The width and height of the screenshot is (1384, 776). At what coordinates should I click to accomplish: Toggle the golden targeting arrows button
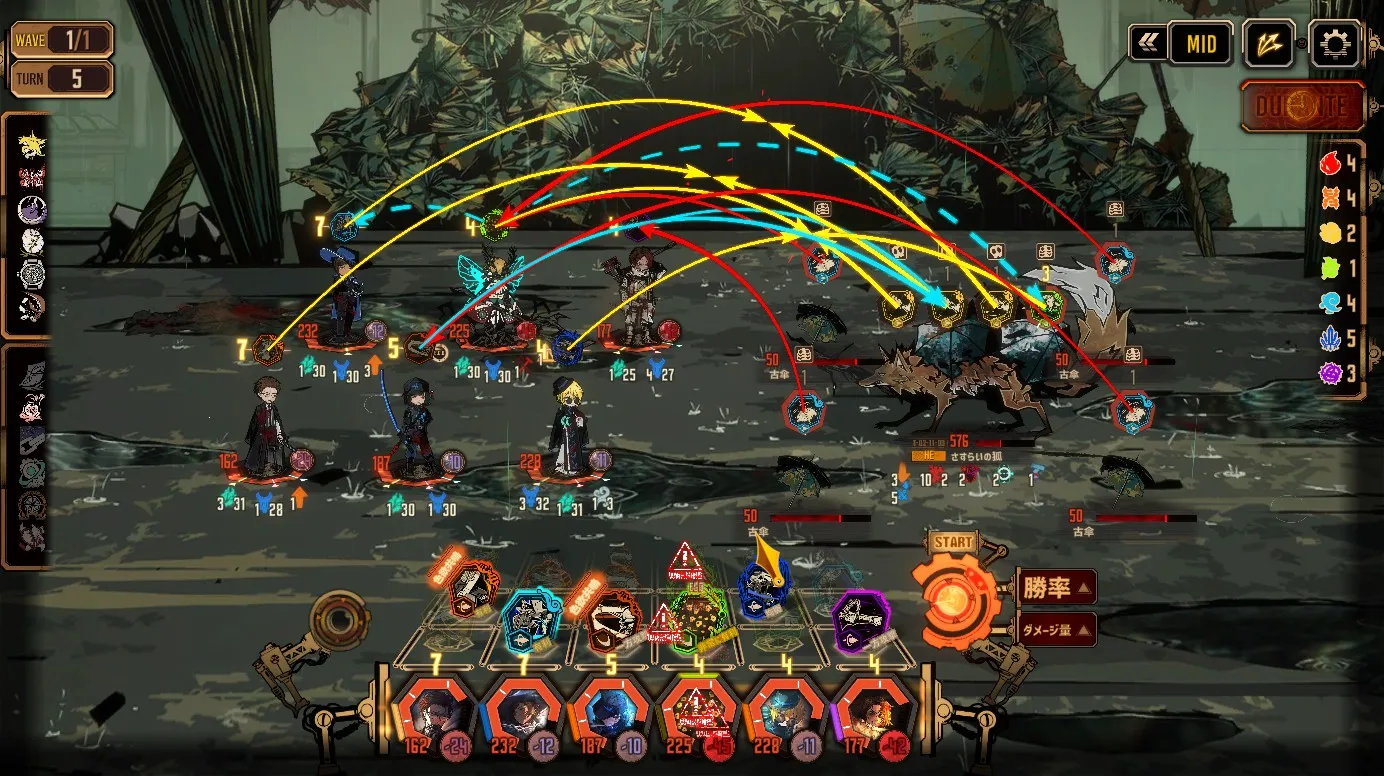(x=1269, y=44)
